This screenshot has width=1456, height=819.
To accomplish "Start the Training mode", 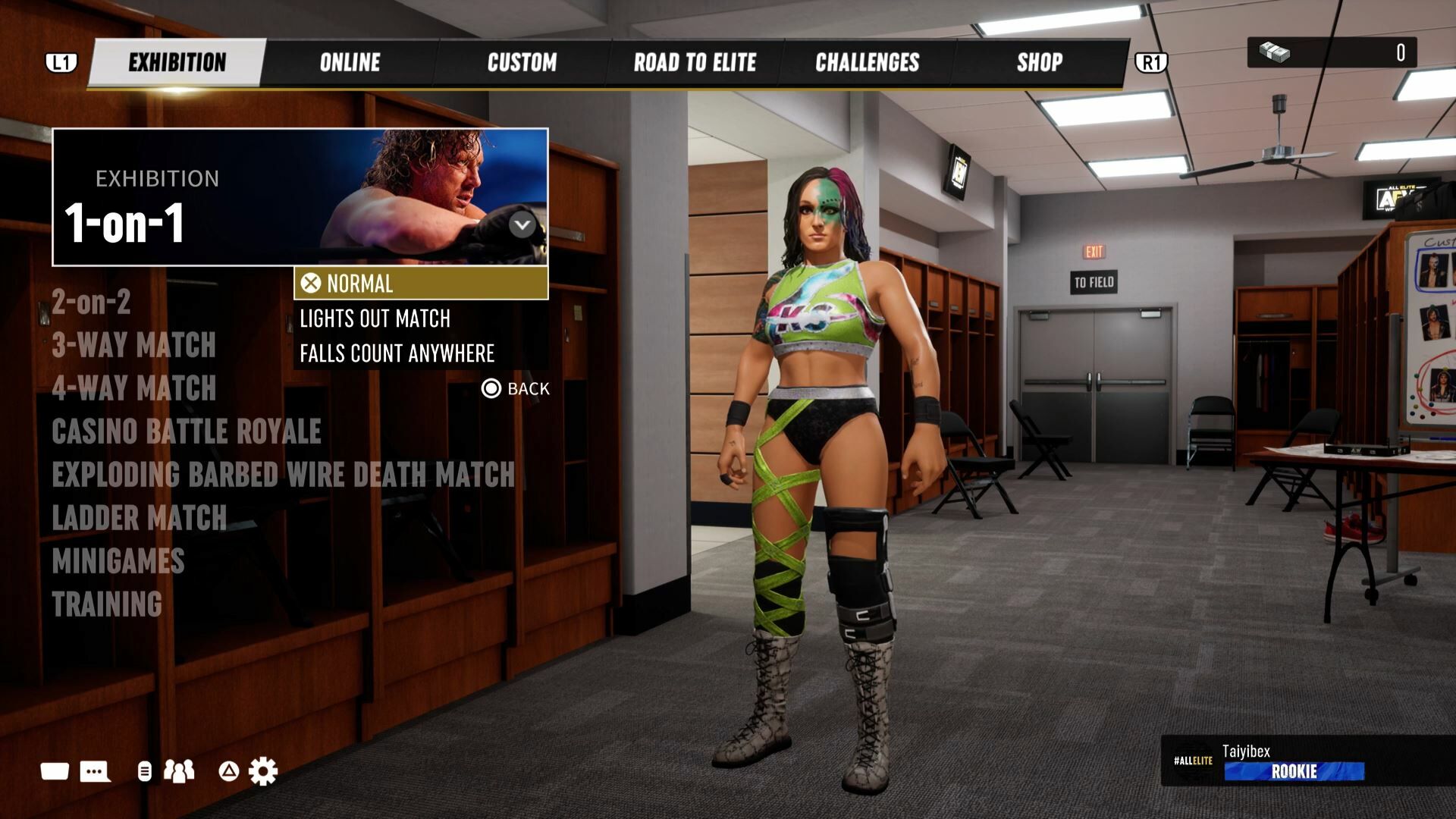I will (106, 604).
